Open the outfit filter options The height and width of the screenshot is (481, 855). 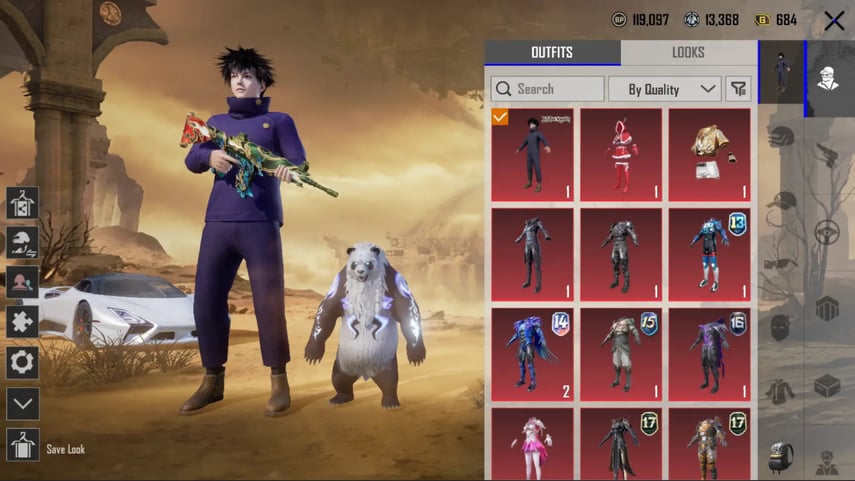tap(738, 89)
